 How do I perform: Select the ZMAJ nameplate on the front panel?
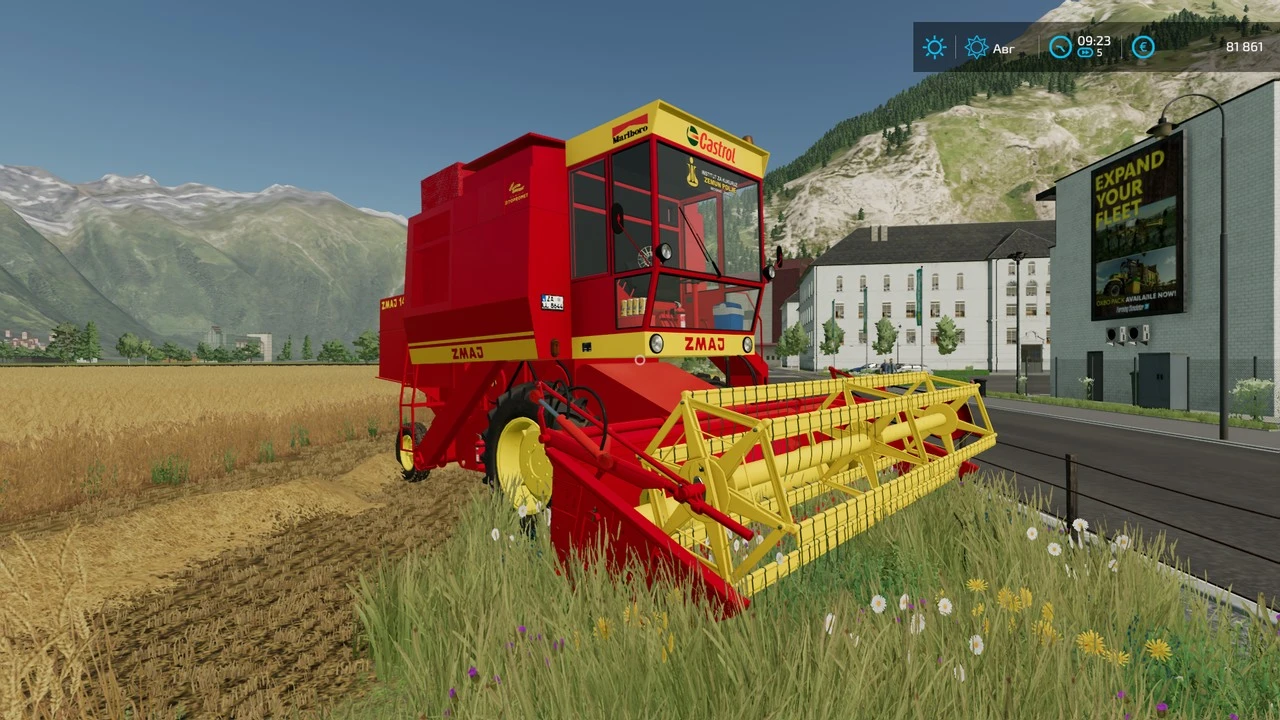706,342
